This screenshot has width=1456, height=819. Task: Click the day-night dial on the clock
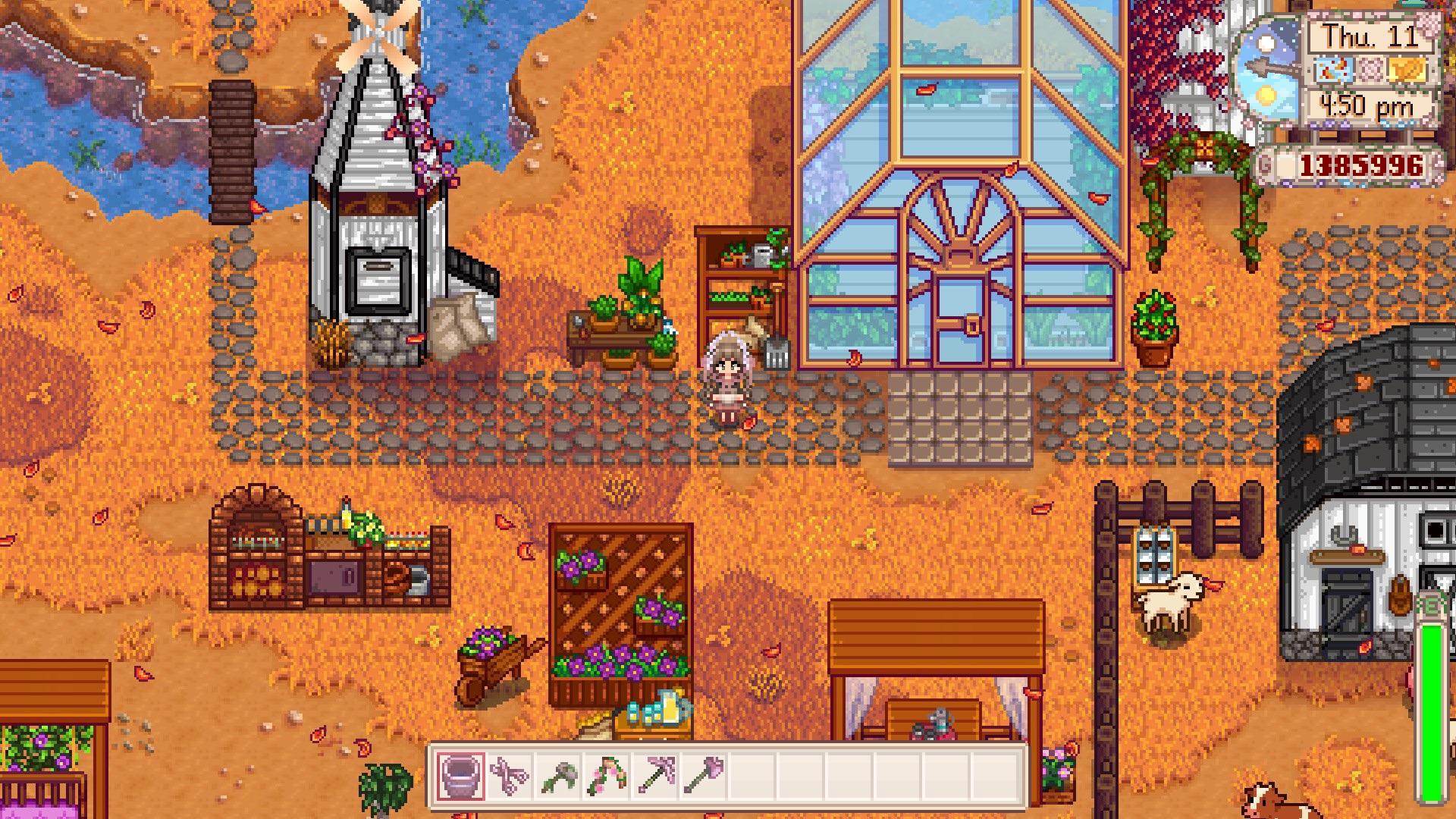[1267, 67]
